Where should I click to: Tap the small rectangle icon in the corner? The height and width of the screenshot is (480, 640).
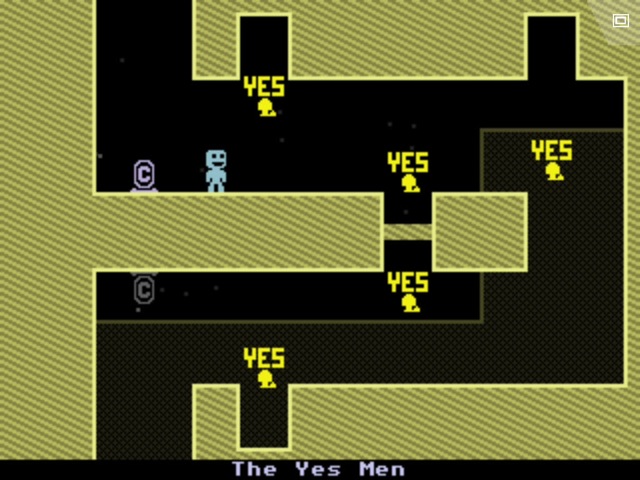(x=620, y=20)
